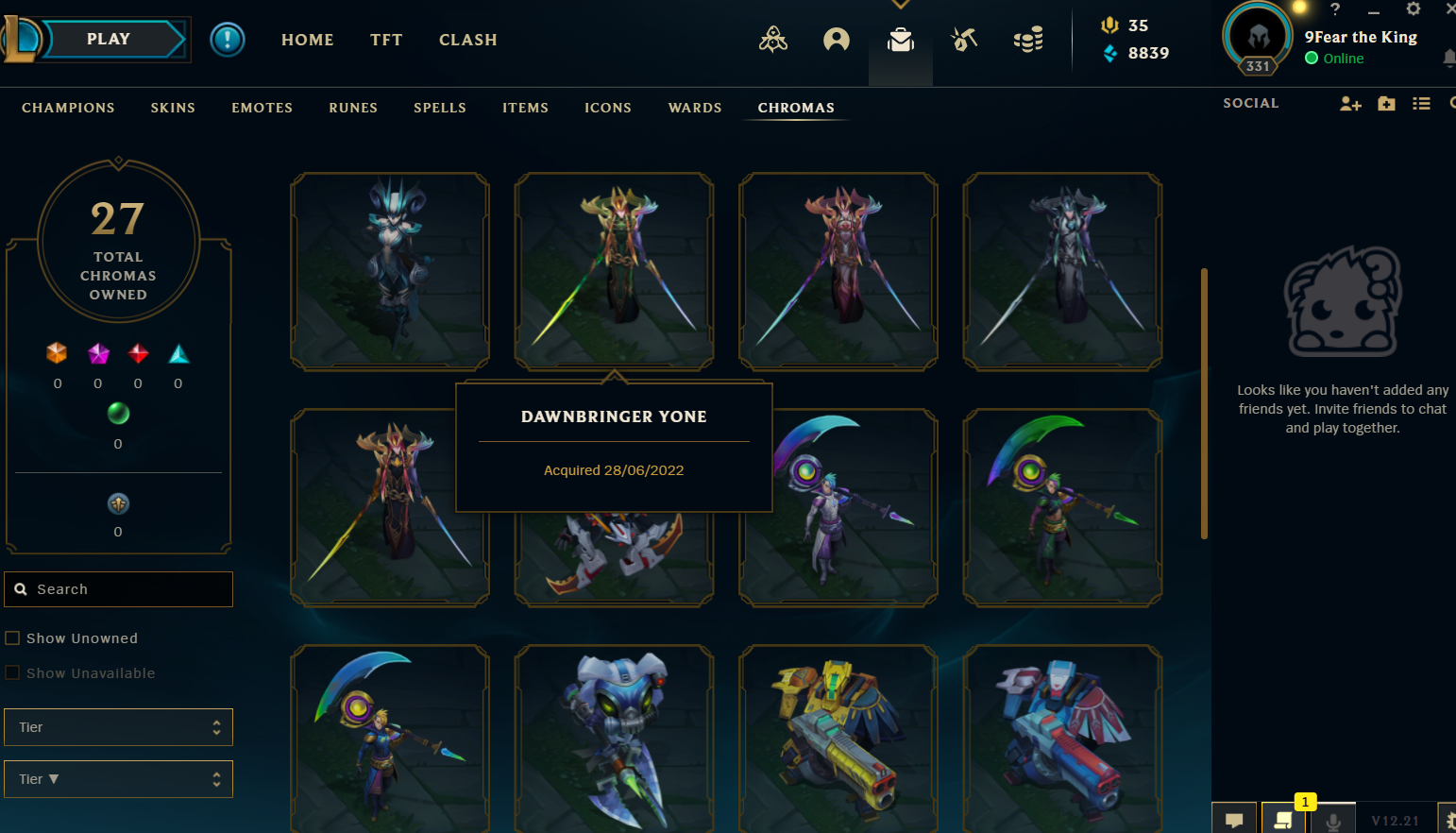Open the CLASH page
This screenshot has height=833, width=1456.
tap(467, 40)
